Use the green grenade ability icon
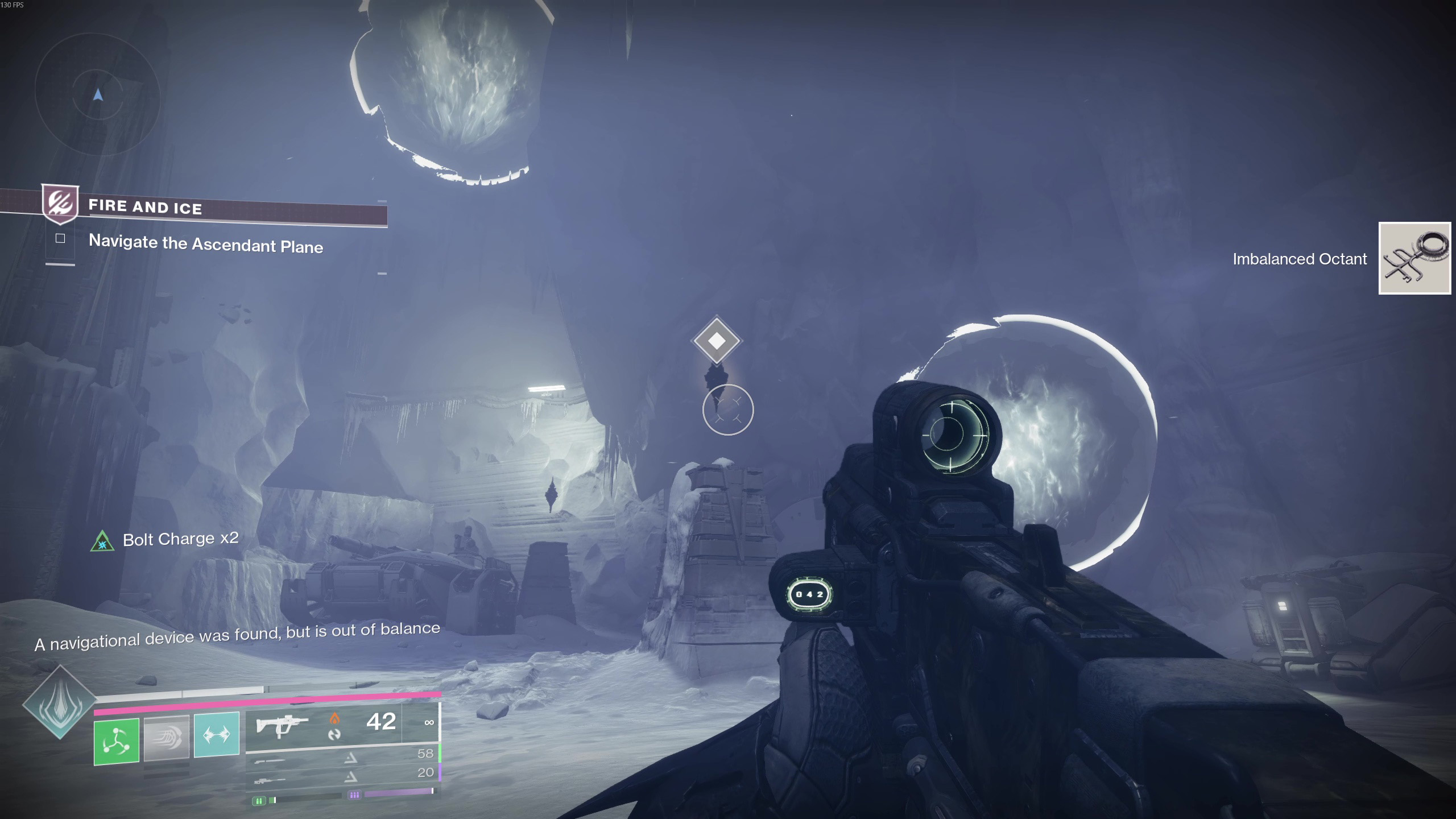The width and height of the screenshot is (1456, 819). [x=117, y=741]
